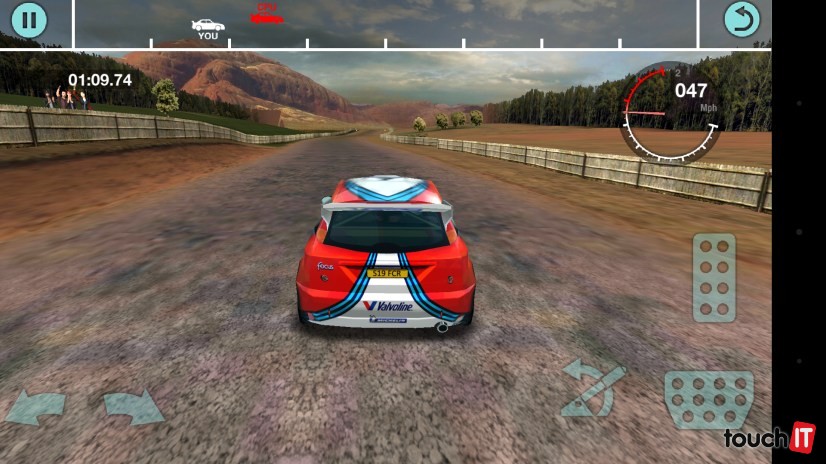
Task: Pull the handbrake lever icon
Action: pos(592,390)
